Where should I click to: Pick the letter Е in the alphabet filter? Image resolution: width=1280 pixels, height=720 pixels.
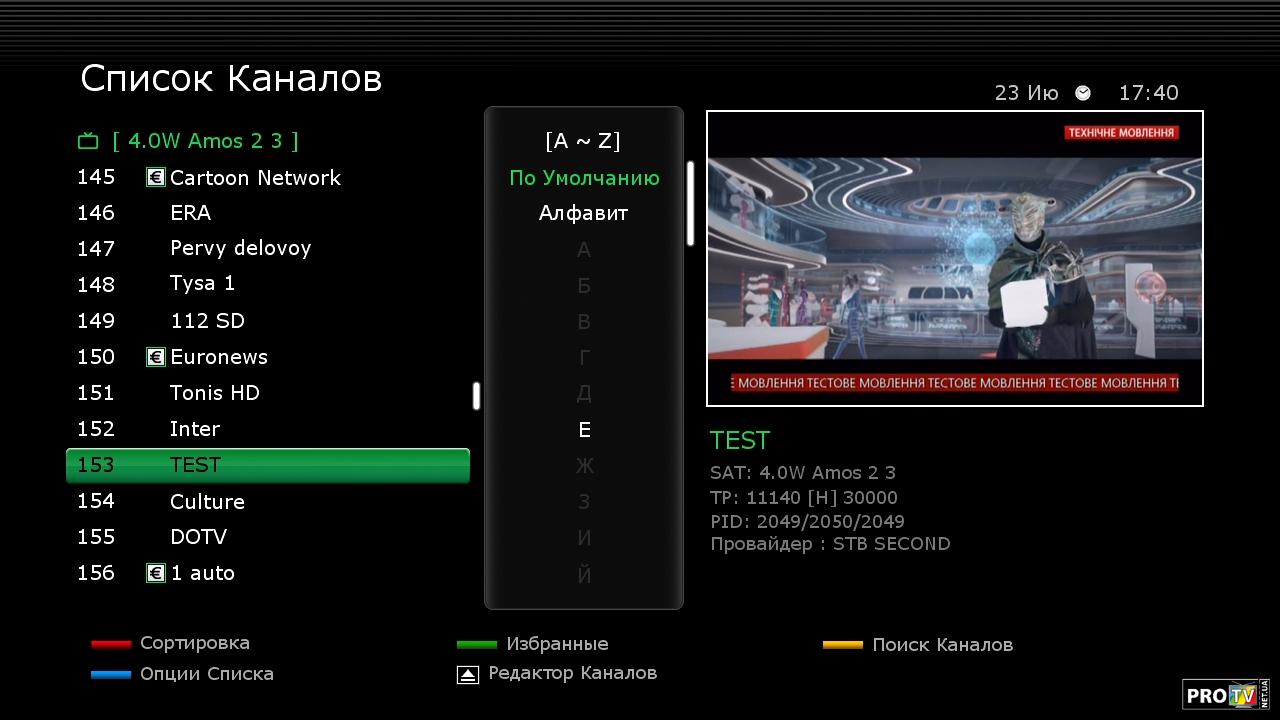pyautogui.click(x=584, y=430)
